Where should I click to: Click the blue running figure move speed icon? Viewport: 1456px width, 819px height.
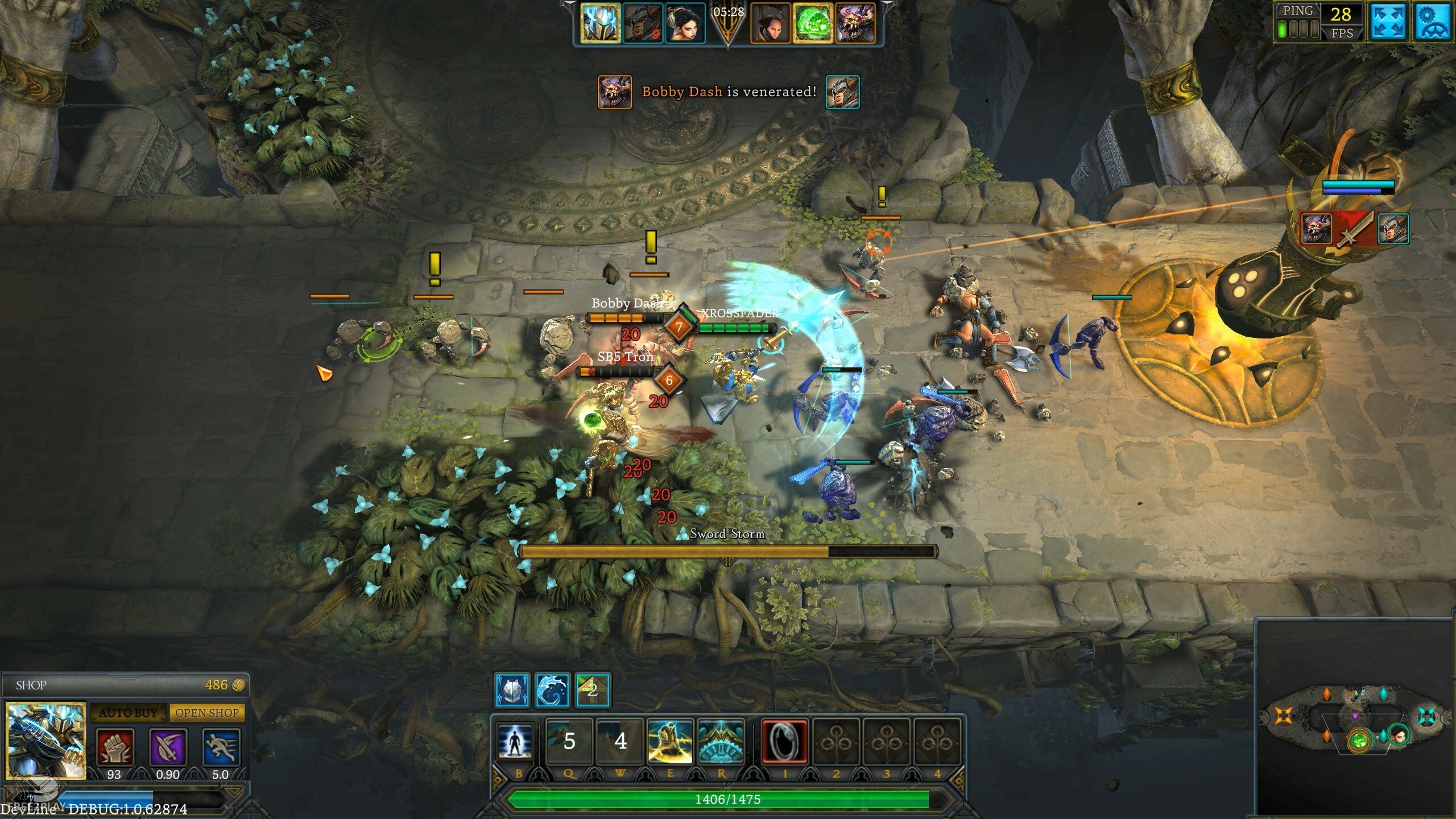pos(221,747)
